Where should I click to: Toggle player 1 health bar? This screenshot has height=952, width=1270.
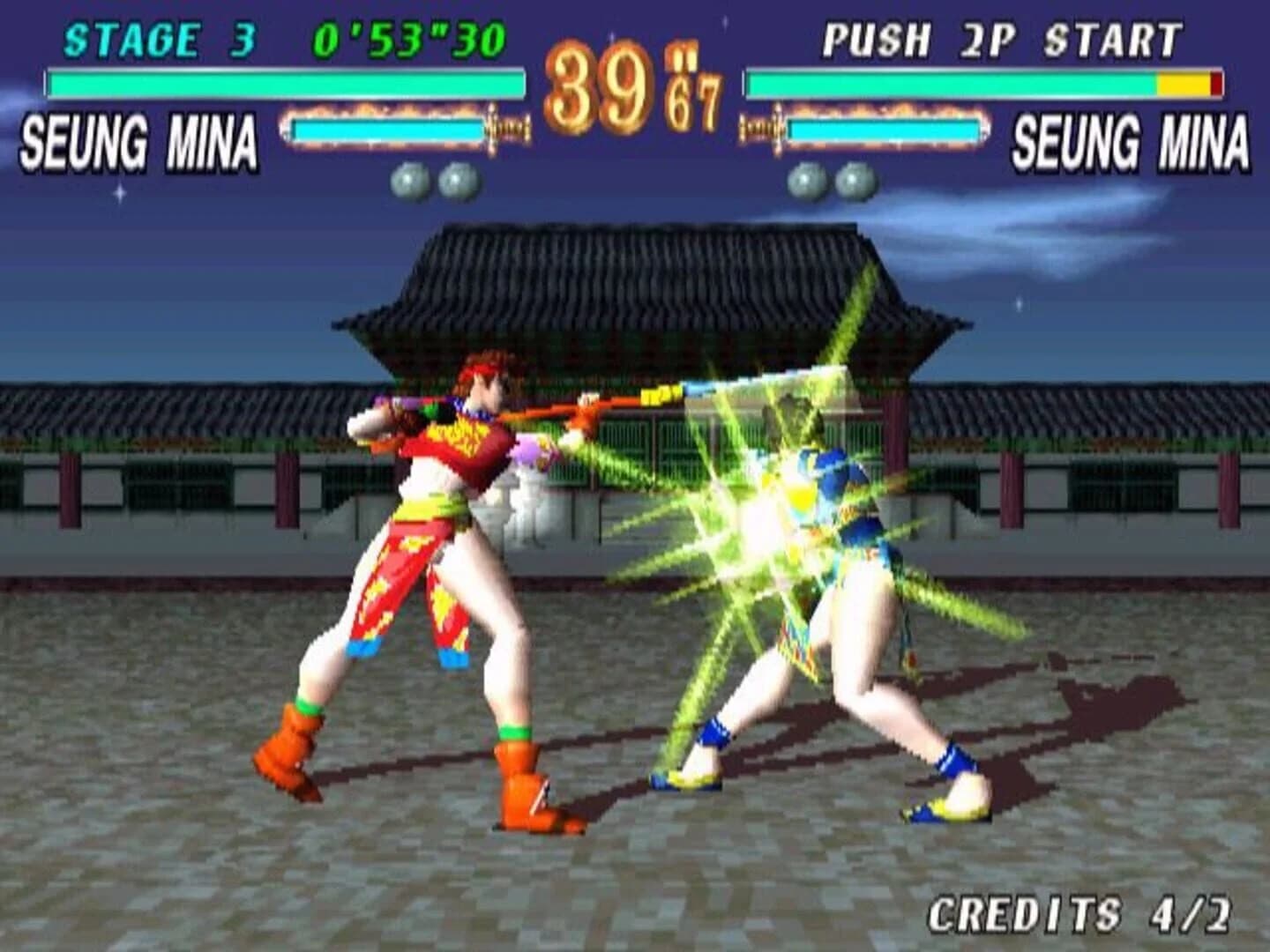(282, 84)
